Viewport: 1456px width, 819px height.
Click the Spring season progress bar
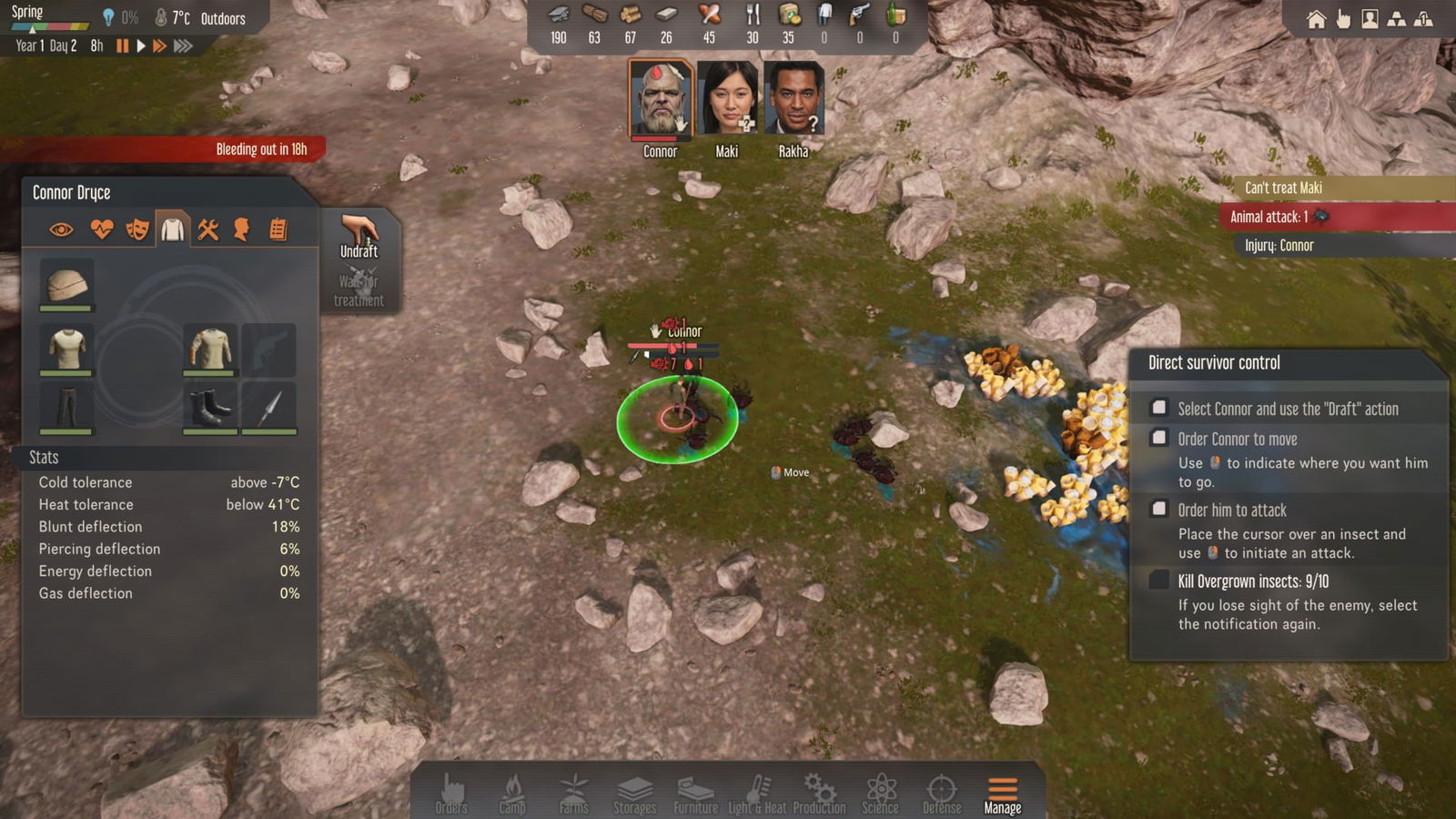click(x=50, y=27)
